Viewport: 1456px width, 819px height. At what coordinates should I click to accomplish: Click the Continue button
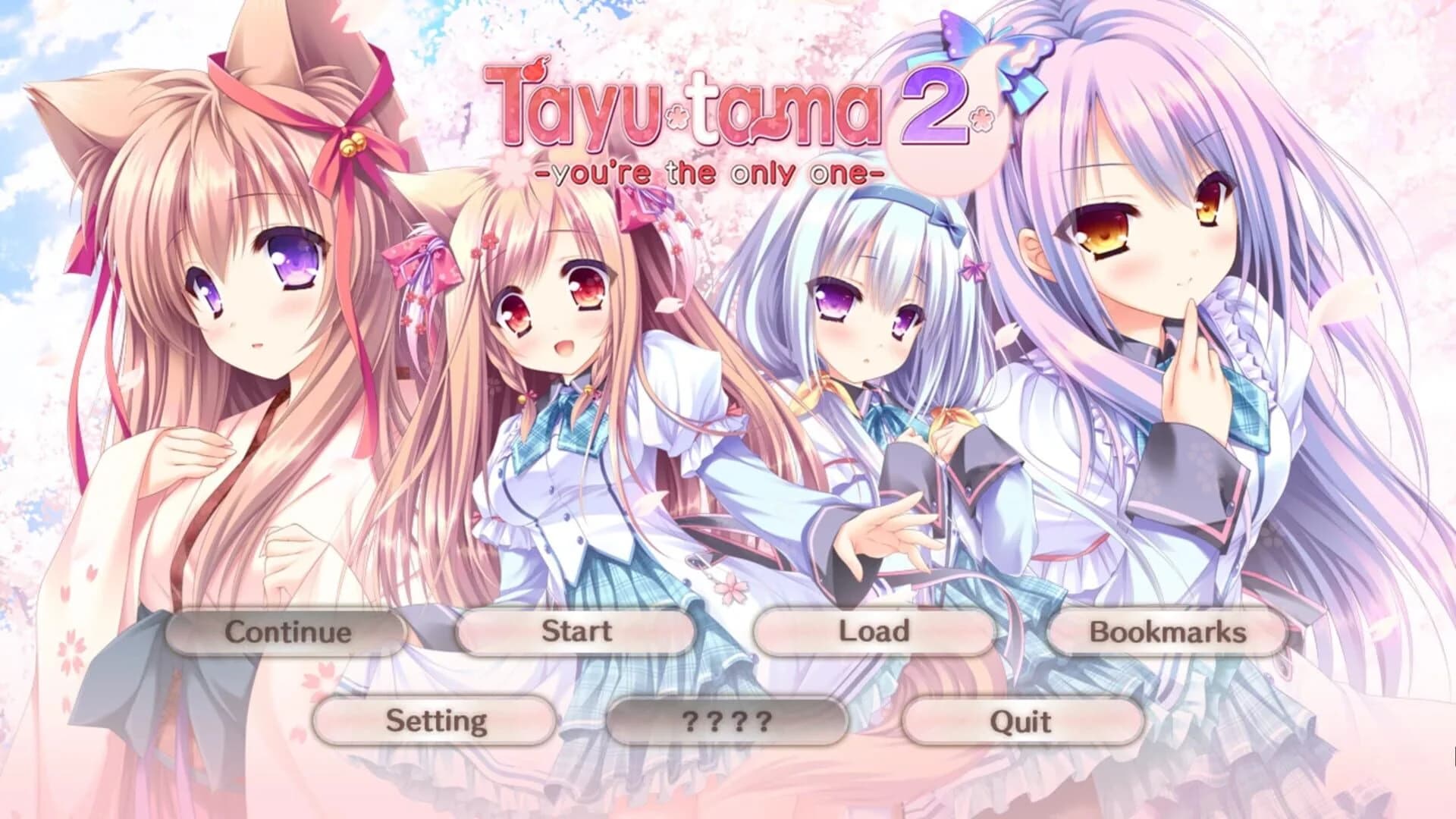(288, 631)
